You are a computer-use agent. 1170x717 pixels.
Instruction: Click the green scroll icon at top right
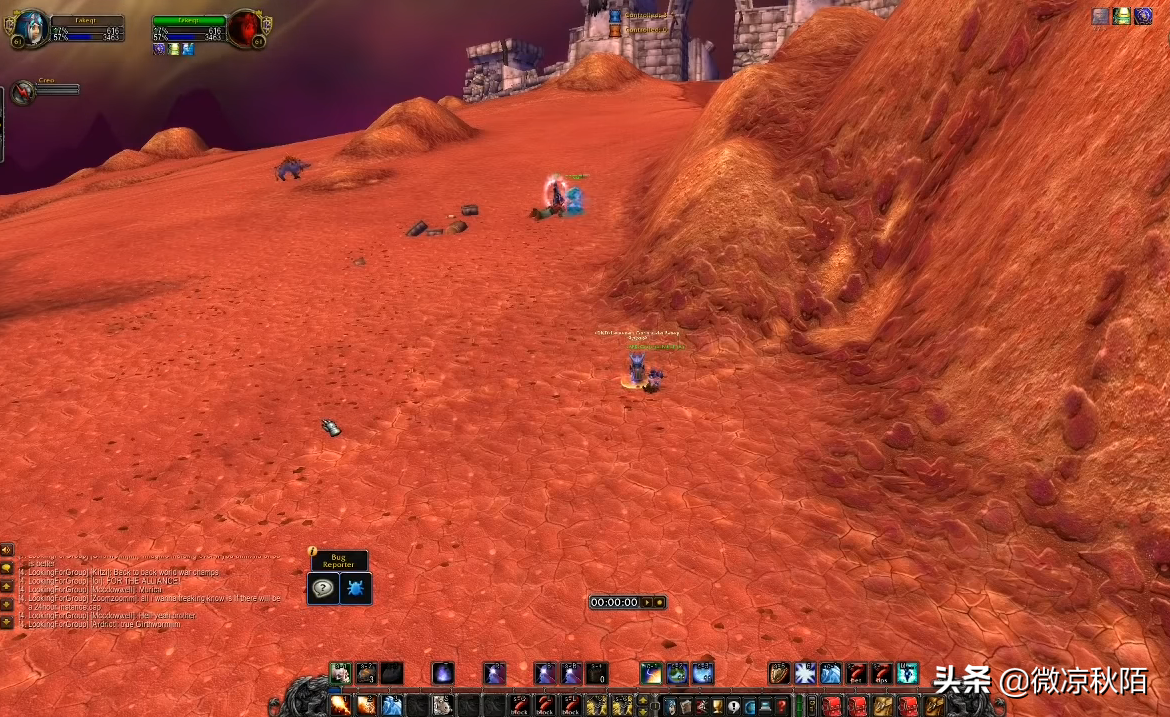click(1122, 16)
